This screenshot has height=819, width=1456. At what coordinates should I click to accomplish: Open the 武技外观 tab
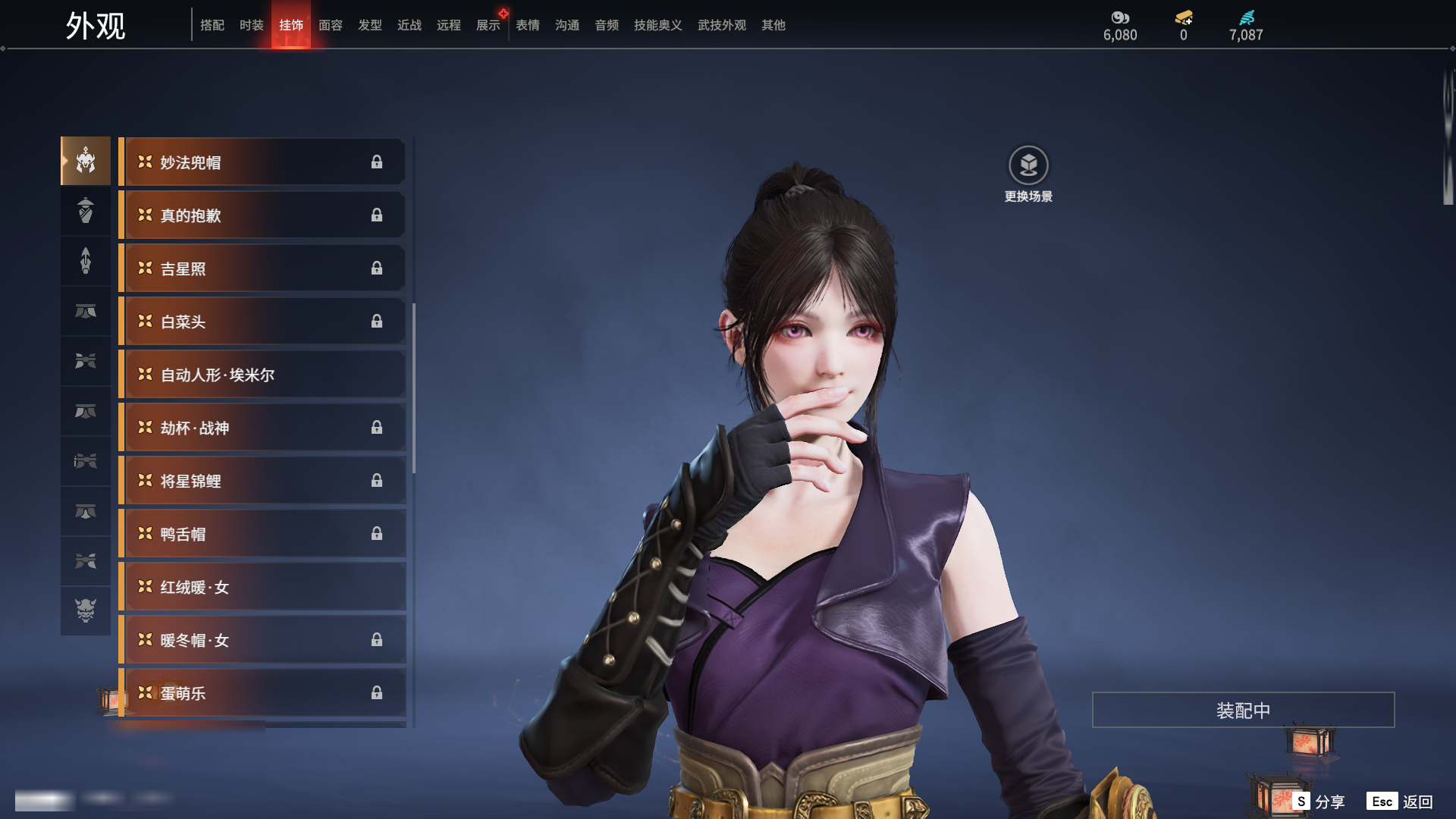coord(721,26)
